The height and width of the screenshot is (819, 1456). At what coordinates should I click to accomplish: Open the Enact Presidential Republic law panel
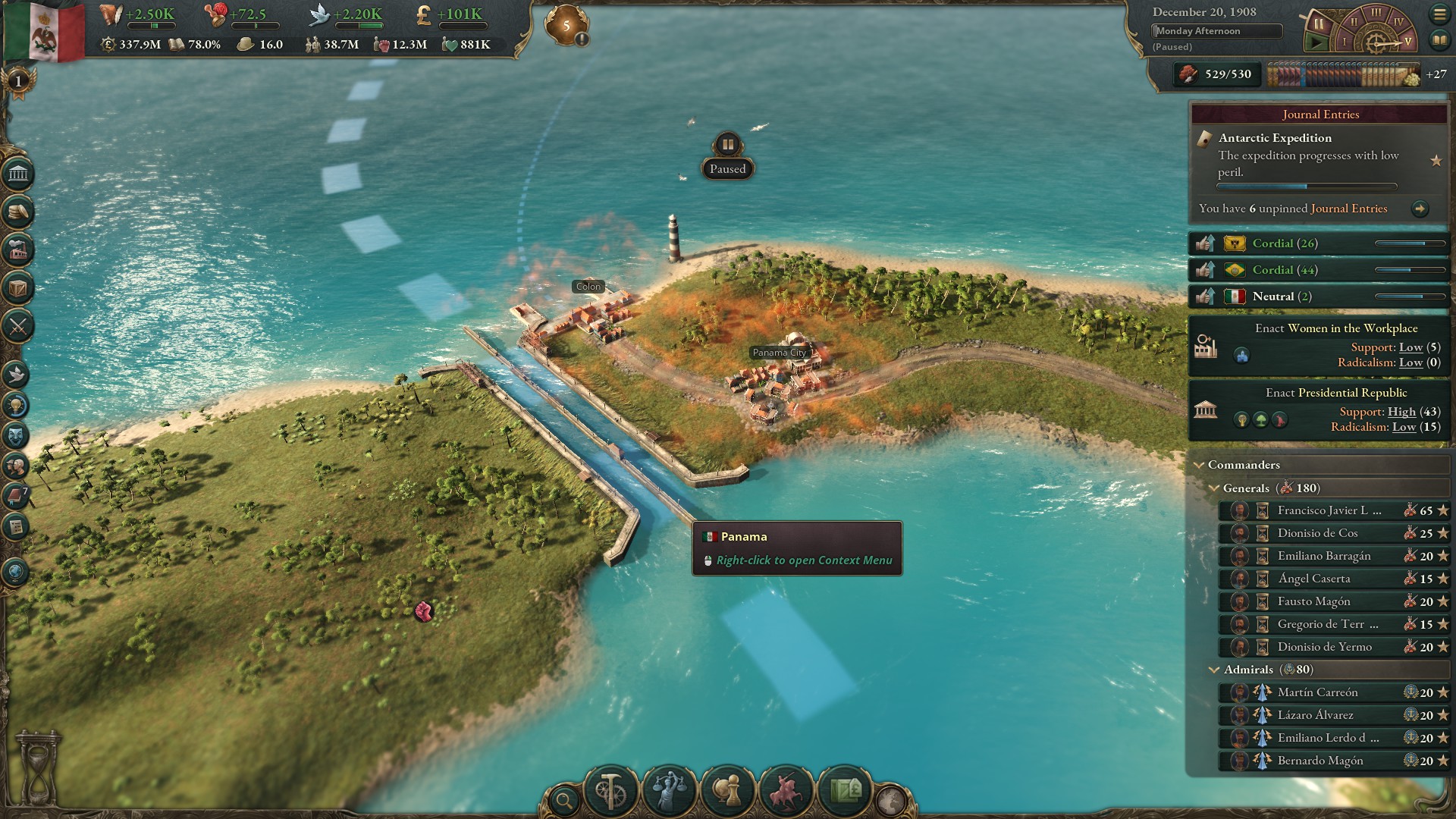coord(1319,409)
